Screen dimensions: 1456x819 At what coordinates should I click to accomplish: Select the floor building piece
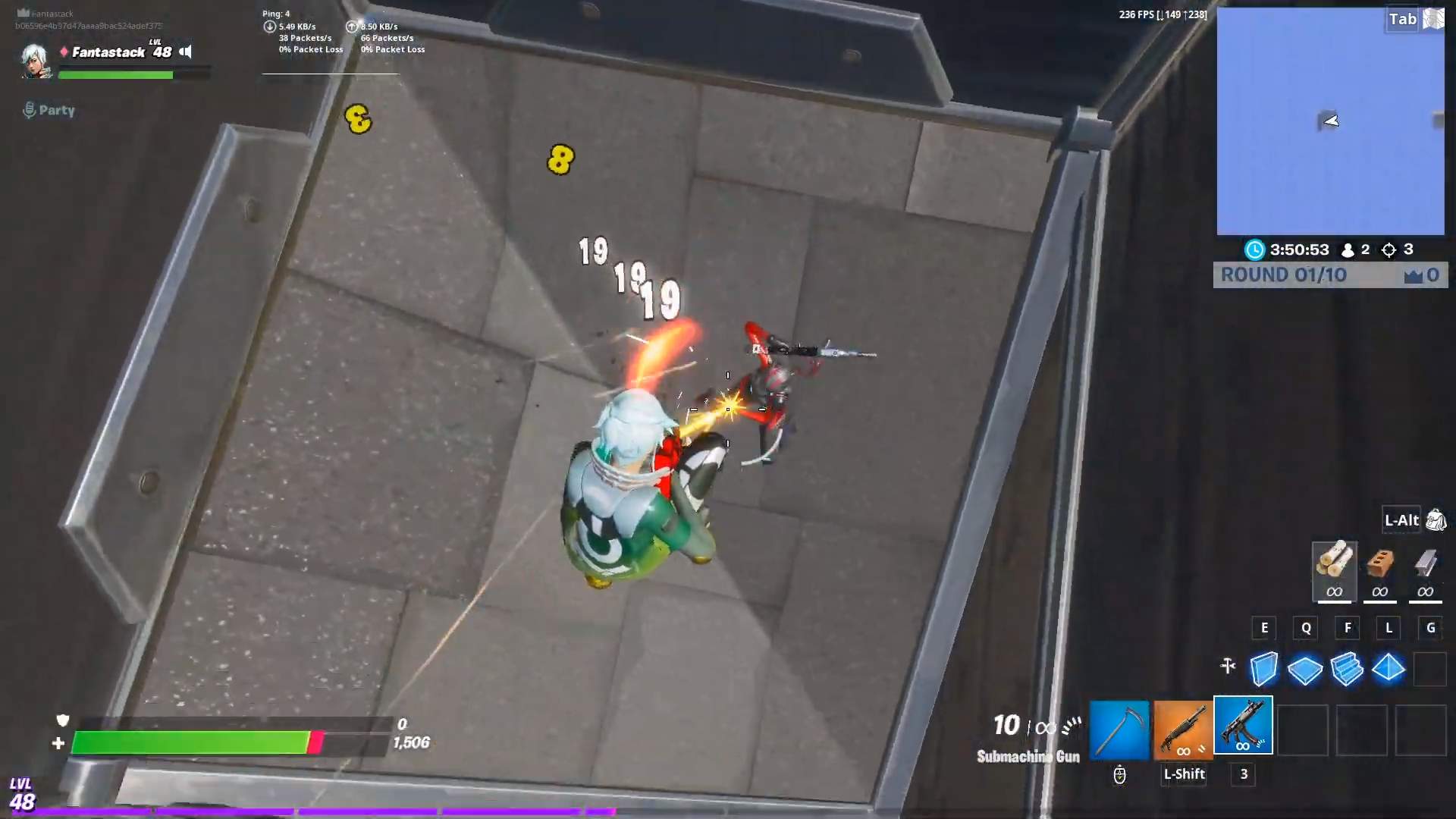[x=1306, y=669]
